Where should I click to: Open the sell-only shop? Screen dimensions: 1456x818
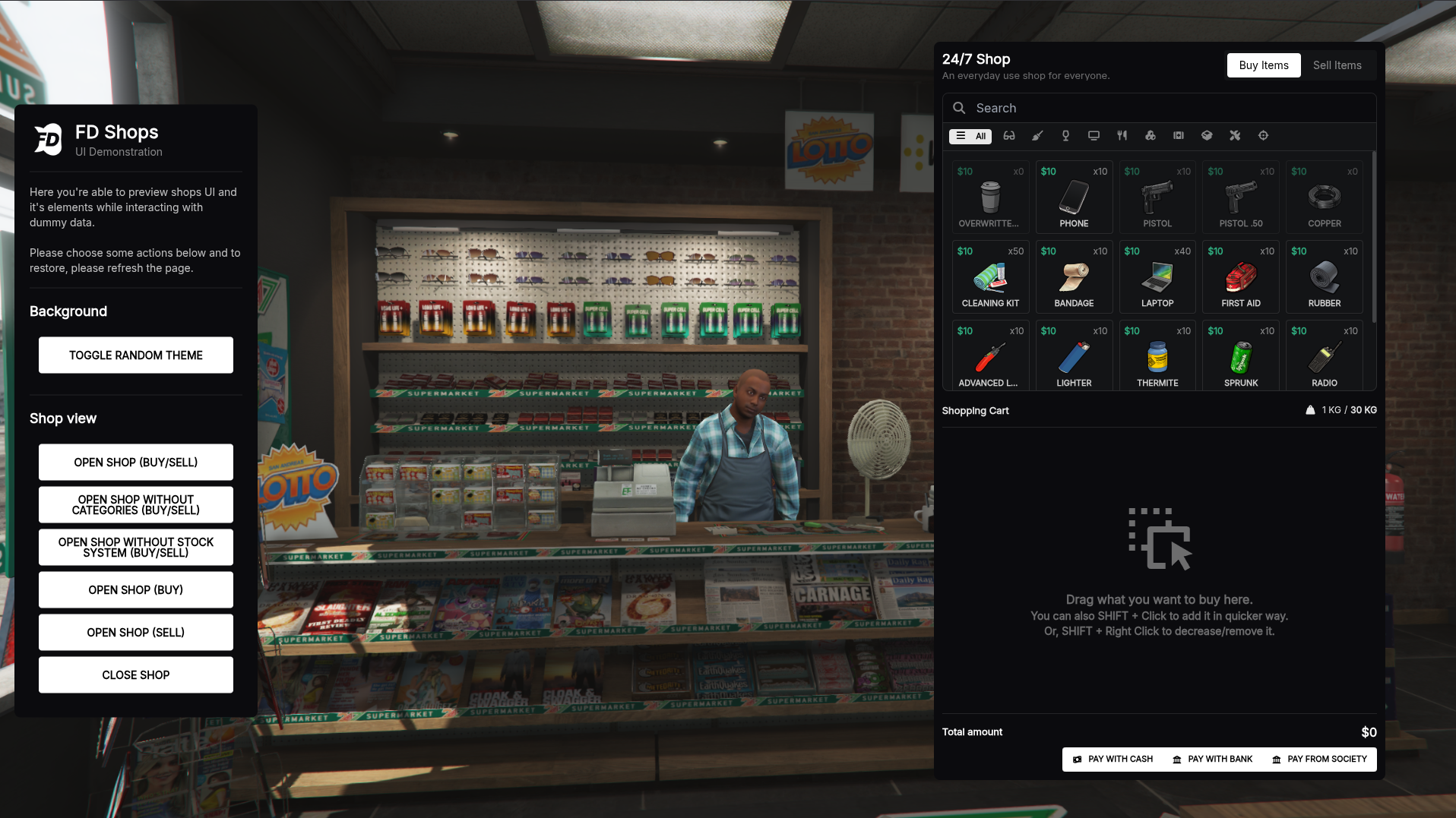(135, 632)
